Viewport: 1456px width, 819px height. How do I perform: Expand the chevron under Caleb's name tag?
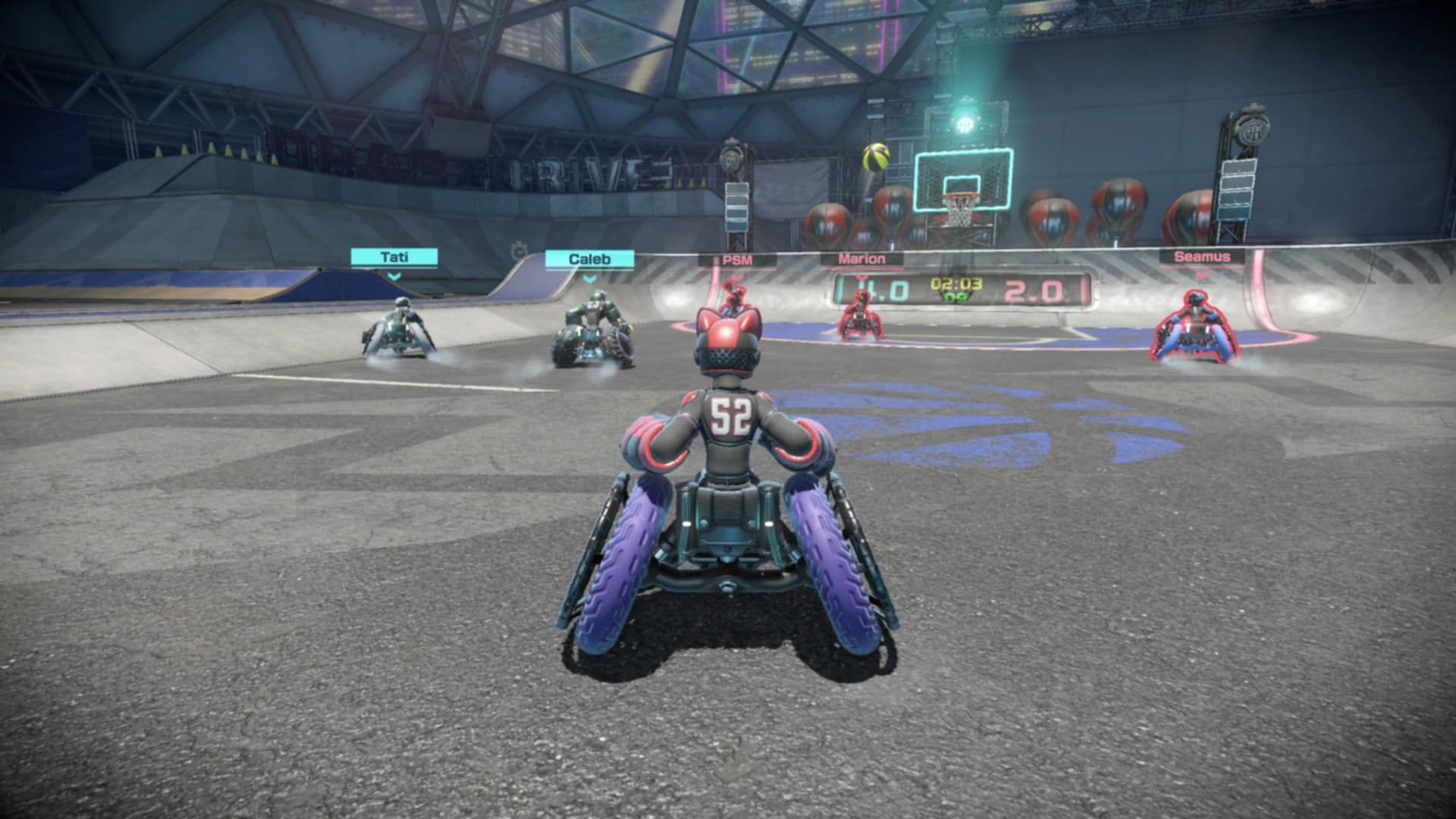pyautogui.click(x=588, y=278)
